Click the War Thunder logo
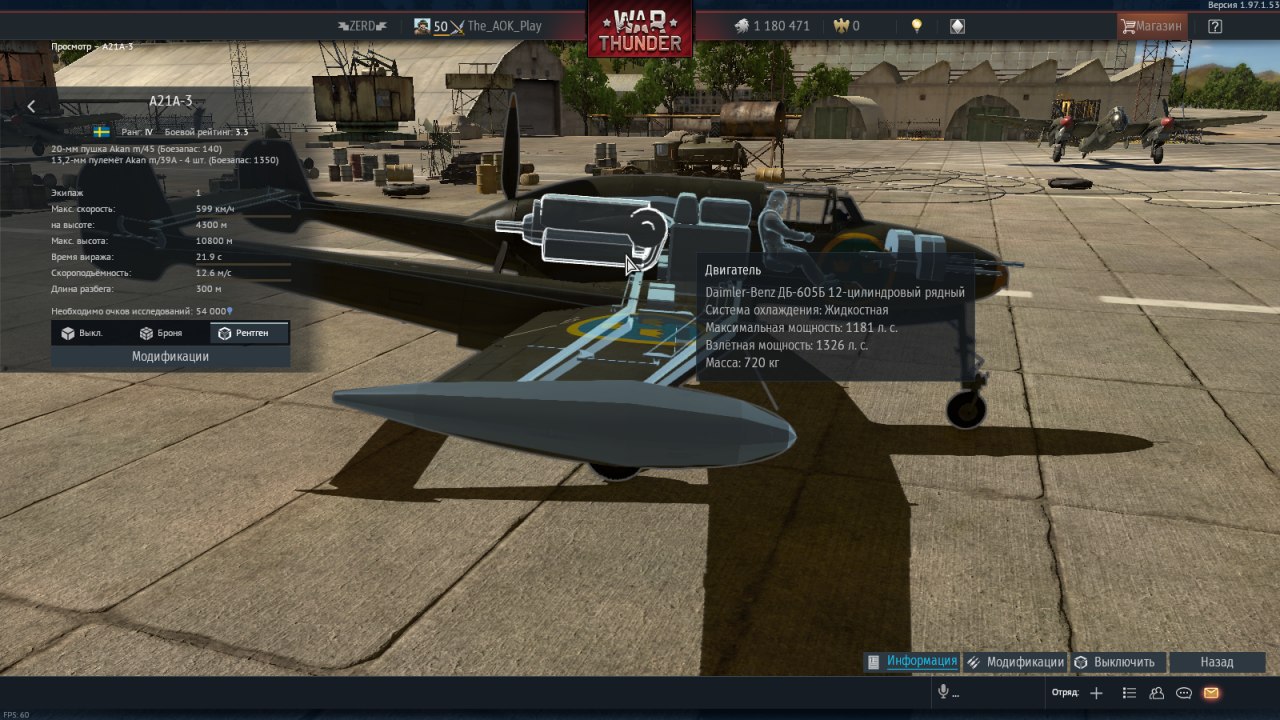 click(640, 30)
